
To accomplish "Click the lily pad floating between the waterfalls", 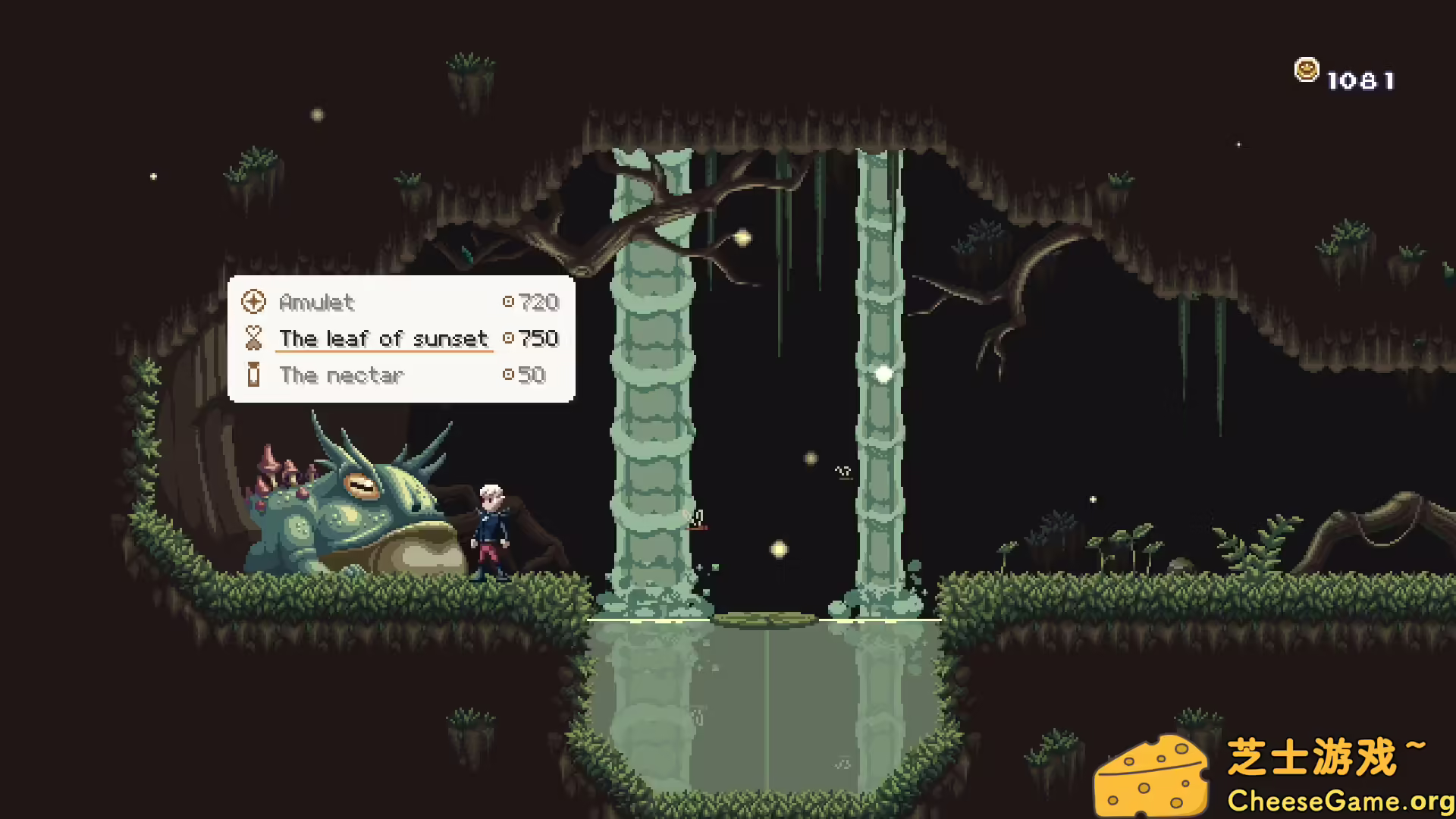I will [x=764, y=619].
